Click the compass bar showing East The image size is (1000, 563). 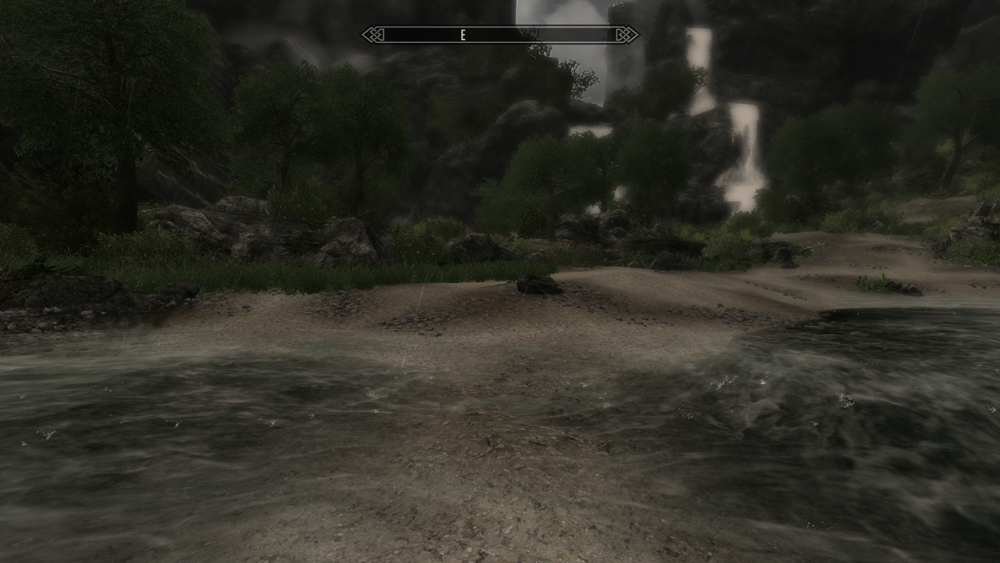point(500,35)
